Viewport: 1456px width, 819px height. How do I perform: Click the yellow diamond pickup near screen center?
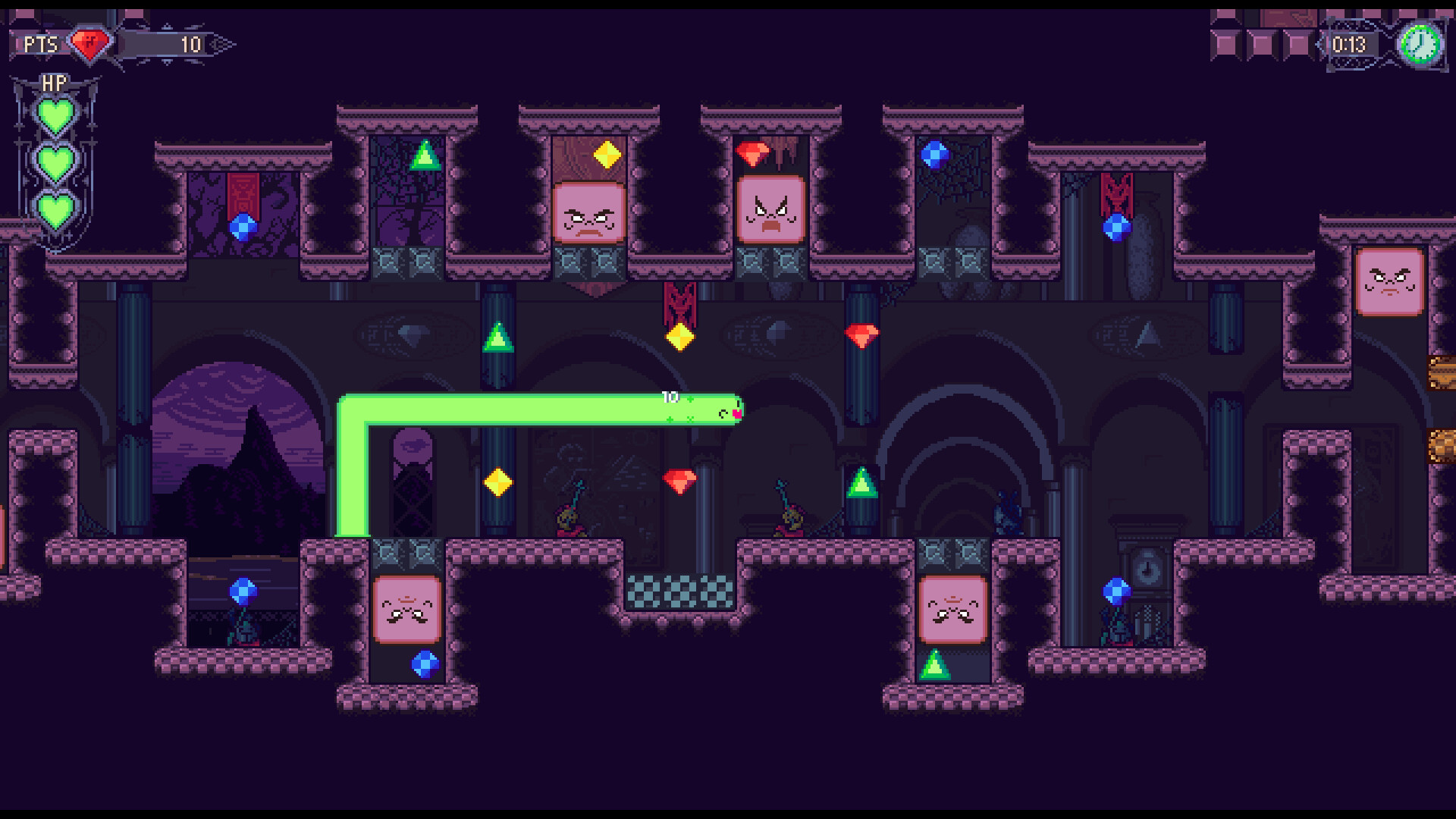[679, 338]
